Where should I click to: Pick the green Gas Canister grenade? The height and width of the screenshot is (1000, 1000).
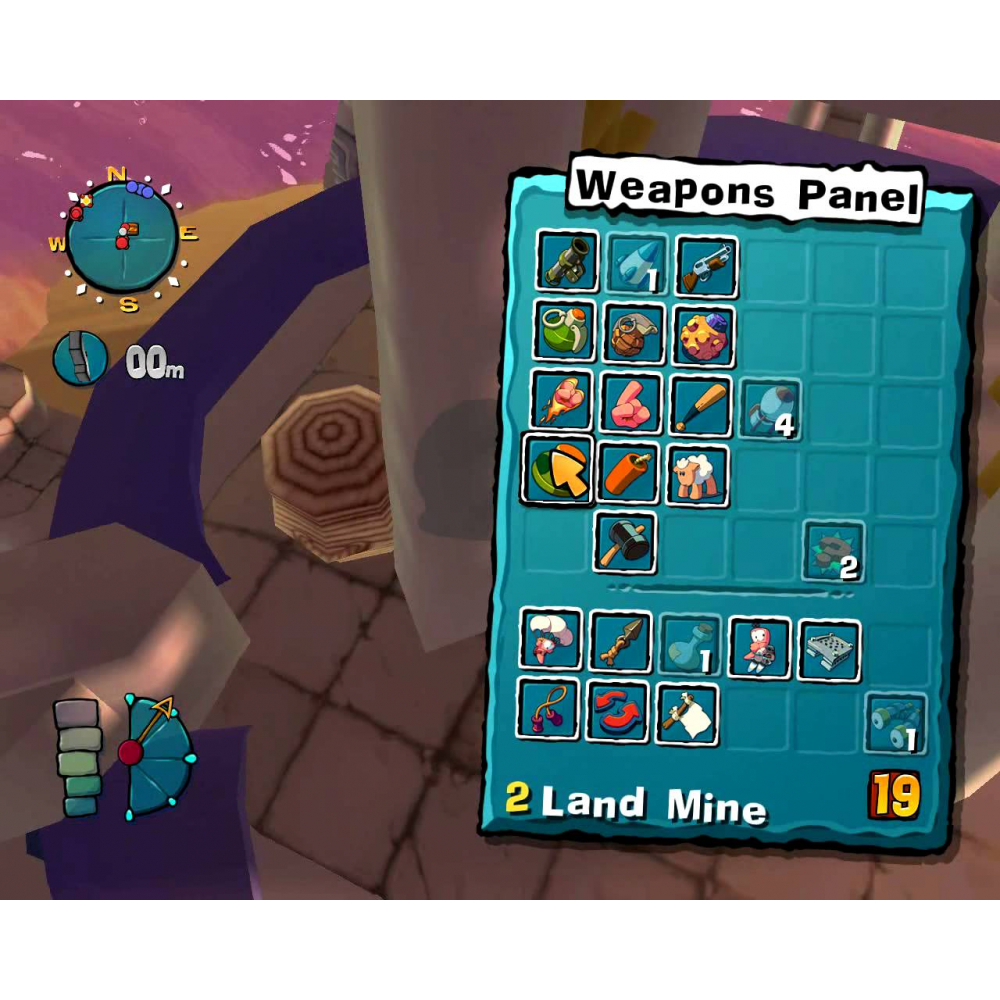[563, 332]
